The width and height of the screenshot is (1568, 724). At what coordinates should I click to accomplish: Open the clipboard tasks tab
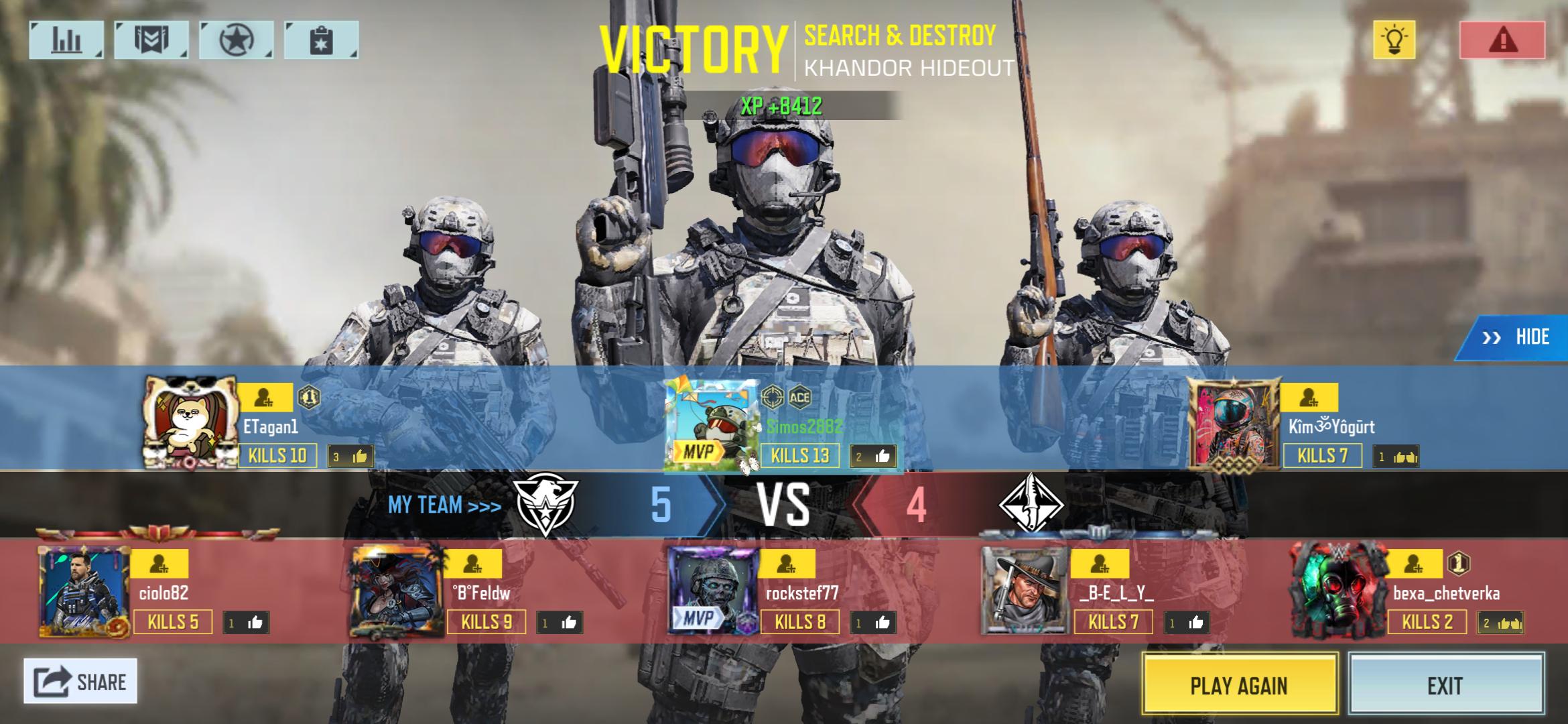321,40
